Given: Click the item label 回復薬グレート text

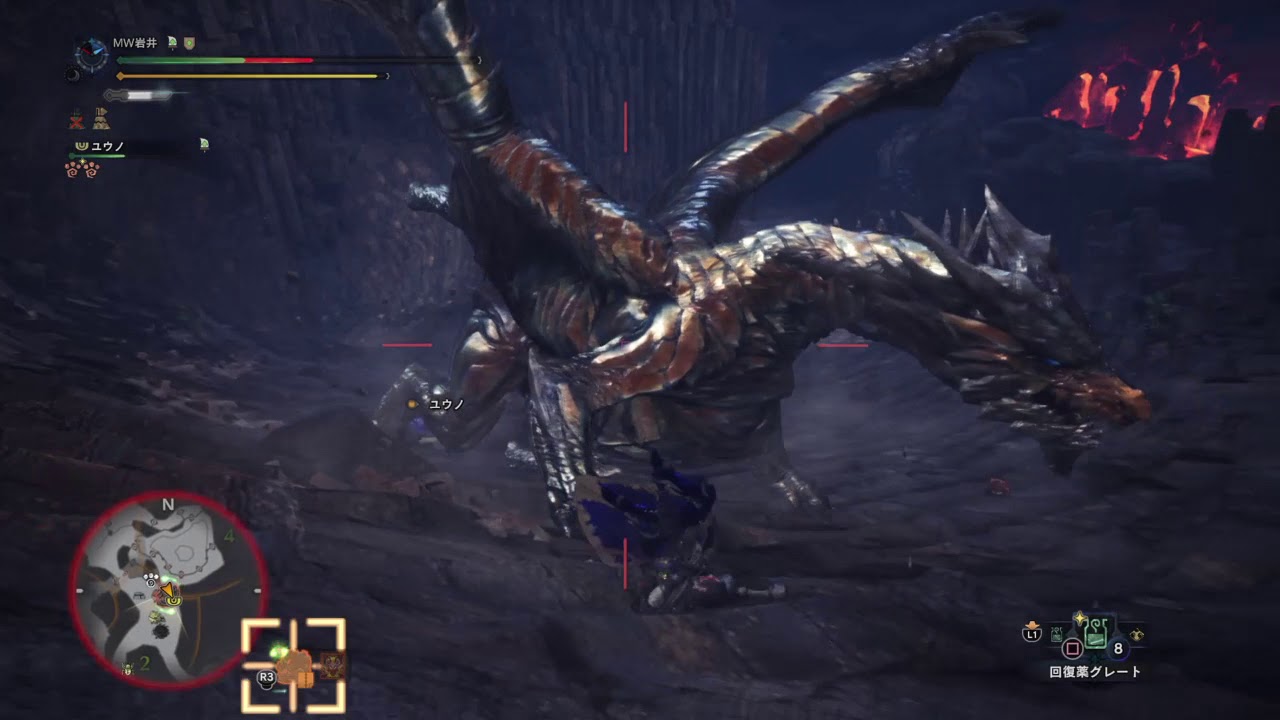Looking at the screenshot, I should point(1095,670).
